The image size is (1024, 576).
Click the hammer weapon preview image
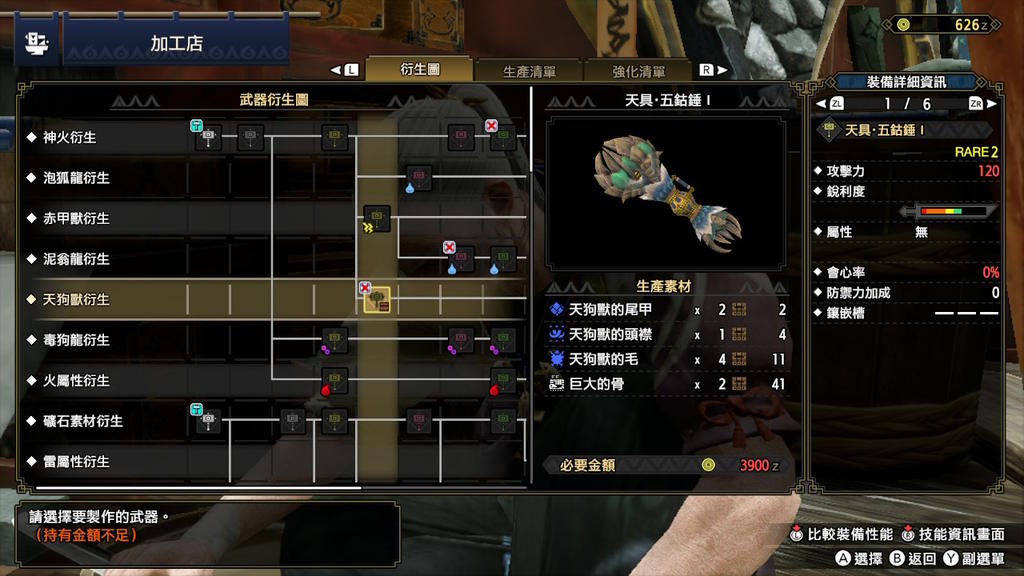[x=666, y=193]
